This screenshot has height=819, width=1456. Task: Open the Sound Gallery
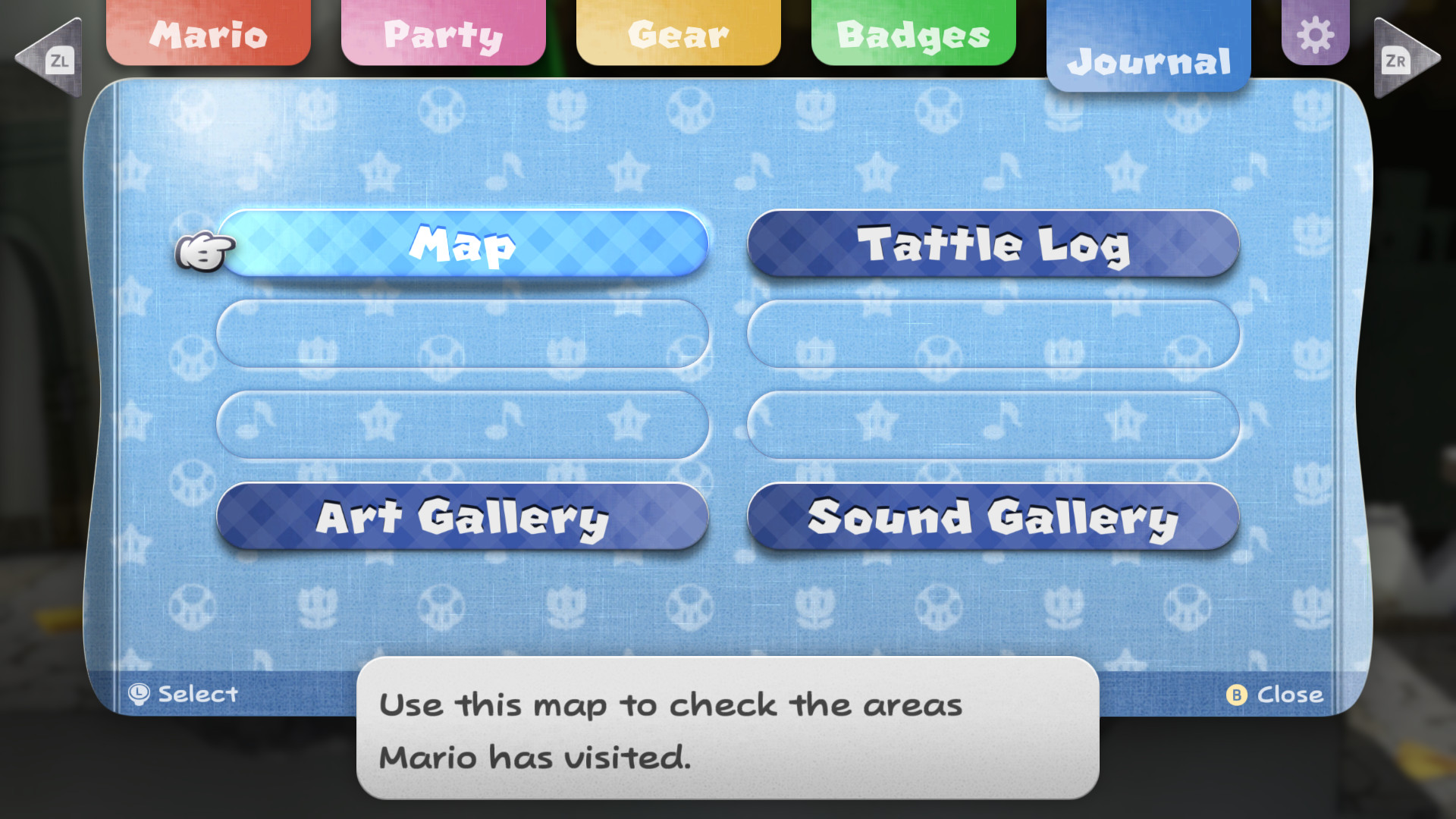tap(993, 518)
